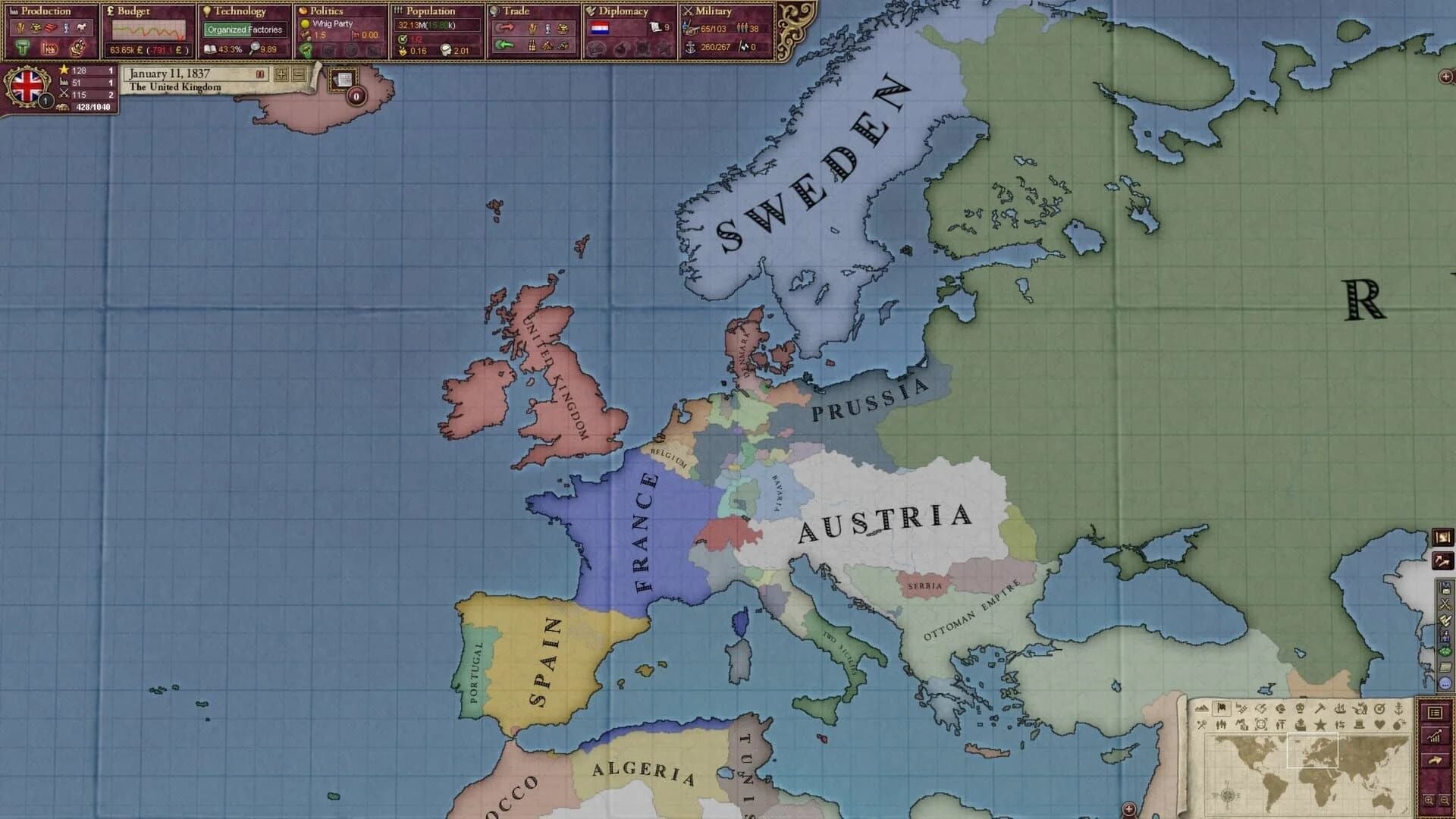Image resolution: width=1456 pixels, height=819 pixels.
Task: Toggle the sphere of influence heart mapmode
Action: coord(1380,724)
